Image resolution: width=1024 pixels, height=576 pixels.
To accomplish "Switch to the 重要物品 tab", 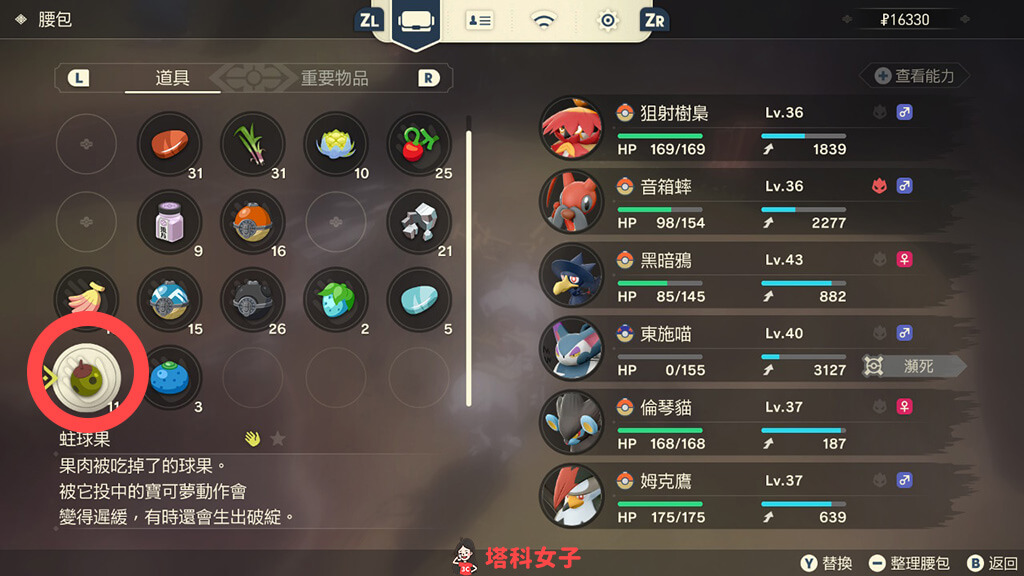I will 334,78.
